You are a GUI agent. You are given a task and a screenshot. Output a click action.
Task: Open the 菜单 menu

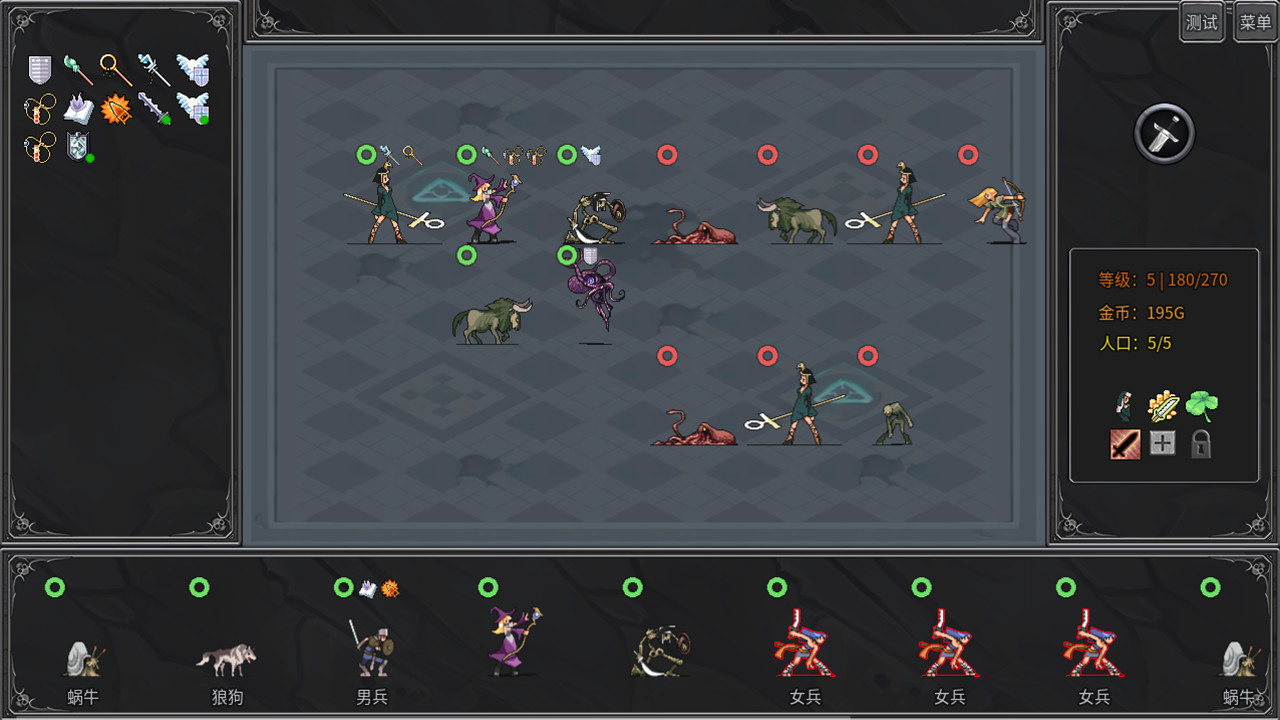pyautogui.click(x=1254, y=22)
